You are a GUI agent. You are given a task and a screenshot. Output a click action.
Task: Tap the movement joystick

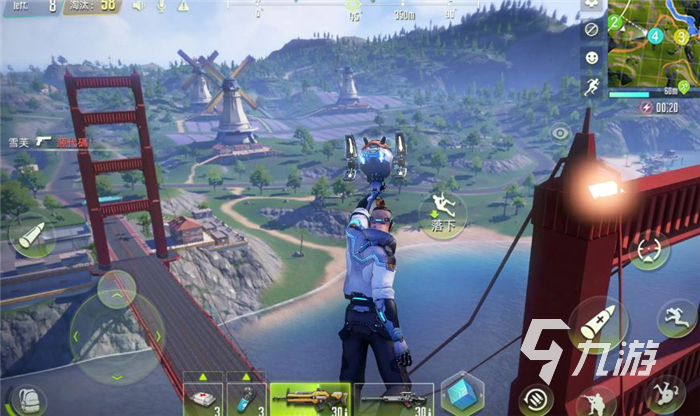[117, 334]
